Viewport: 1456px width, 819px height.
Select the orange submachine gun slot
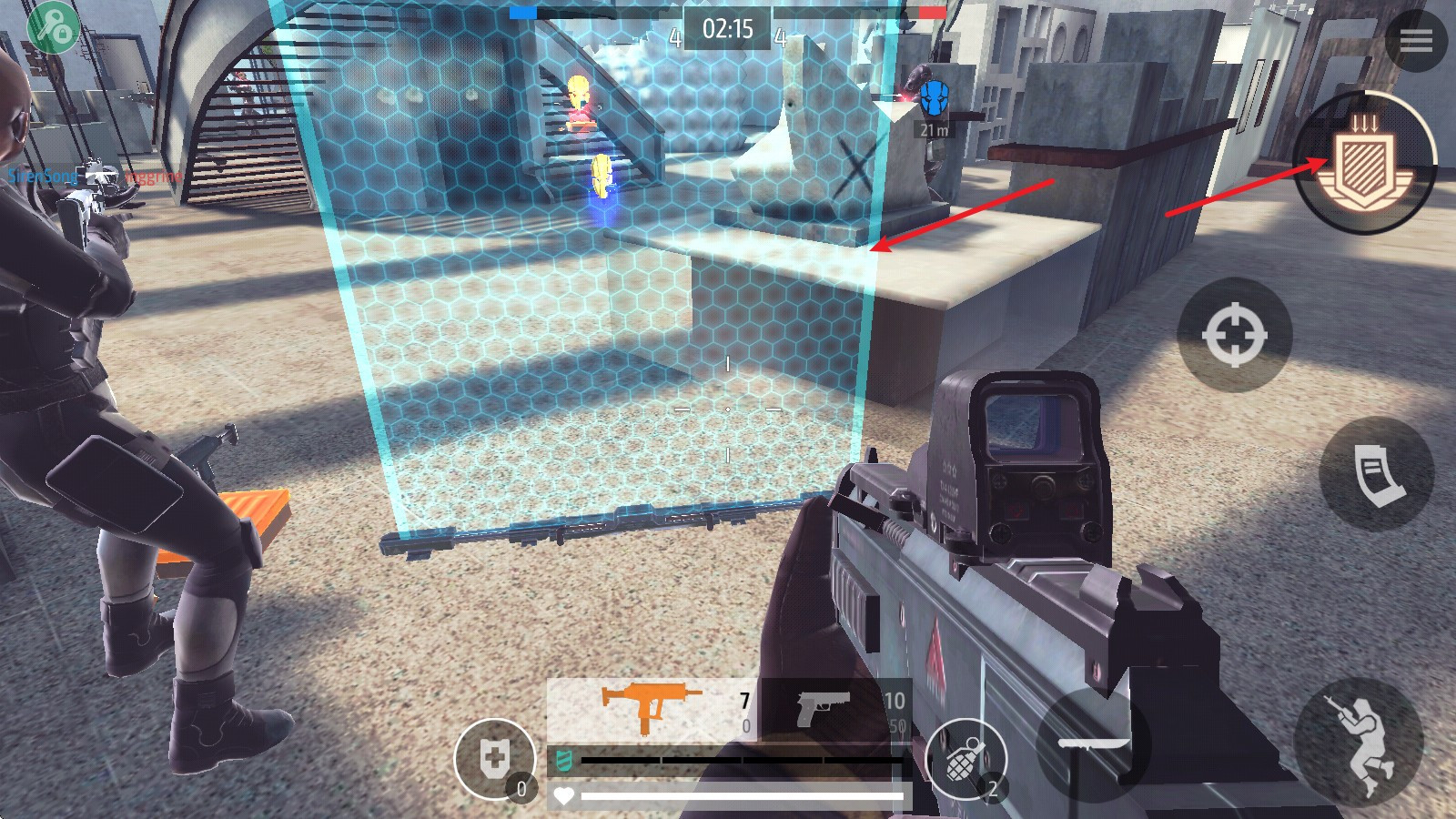click(x=652, y=709)
